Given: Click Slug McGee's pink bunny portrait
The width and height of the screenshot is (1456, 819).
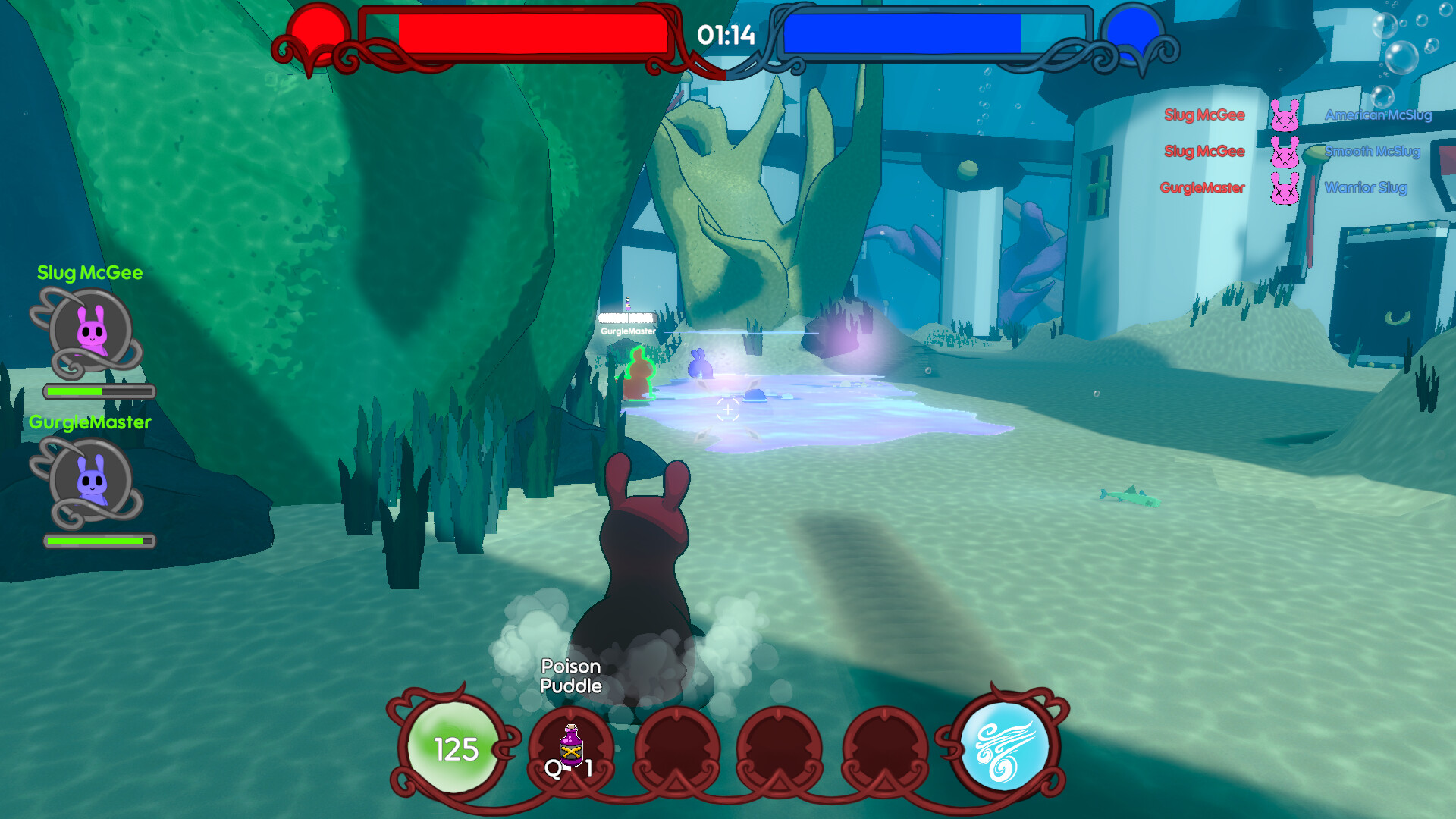Looking at the screenshot, I should pos(92,331).
